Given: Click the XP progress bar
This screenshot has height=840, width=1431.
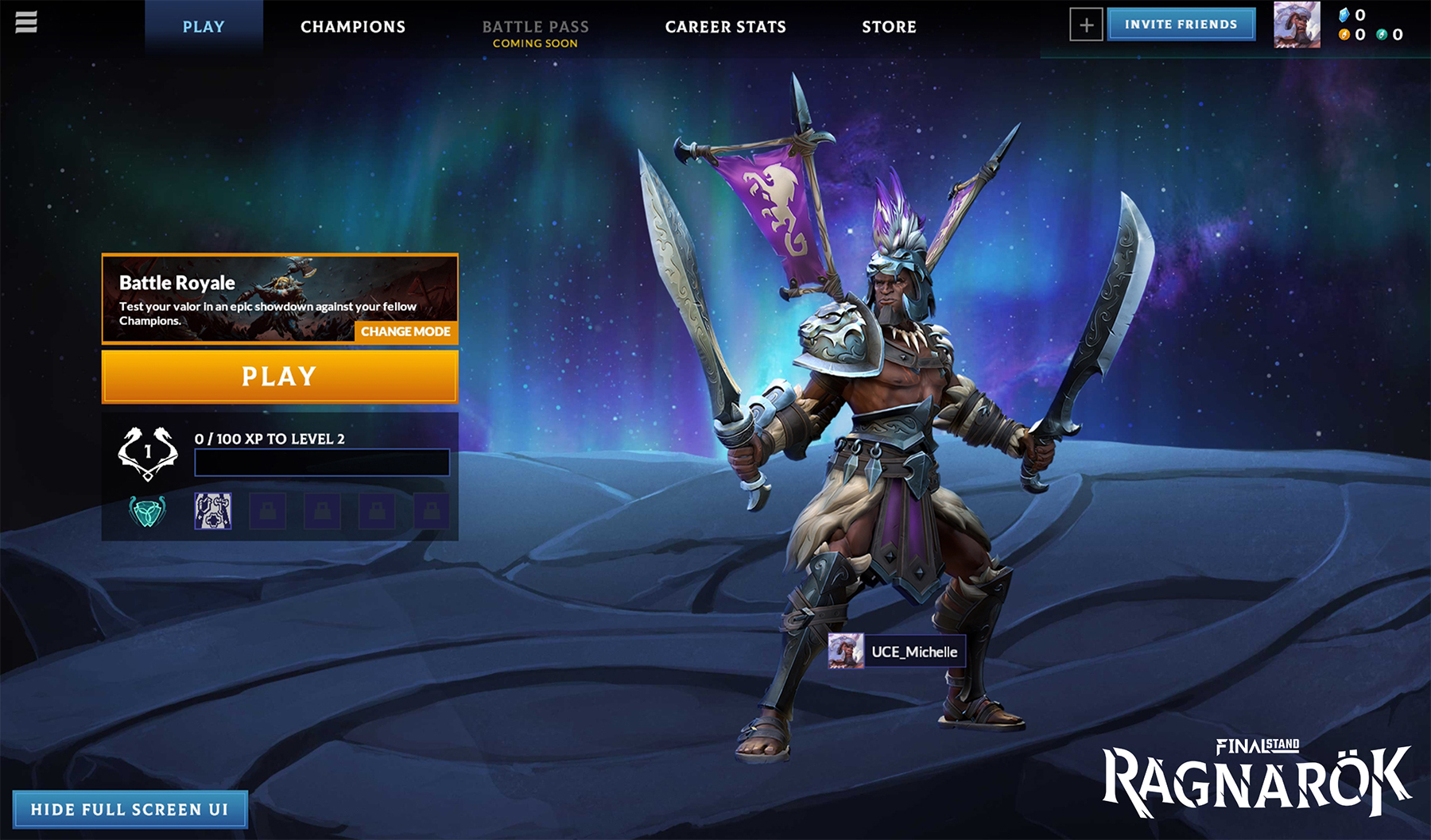Looking at the screenshot, I should tap(321, 462).
